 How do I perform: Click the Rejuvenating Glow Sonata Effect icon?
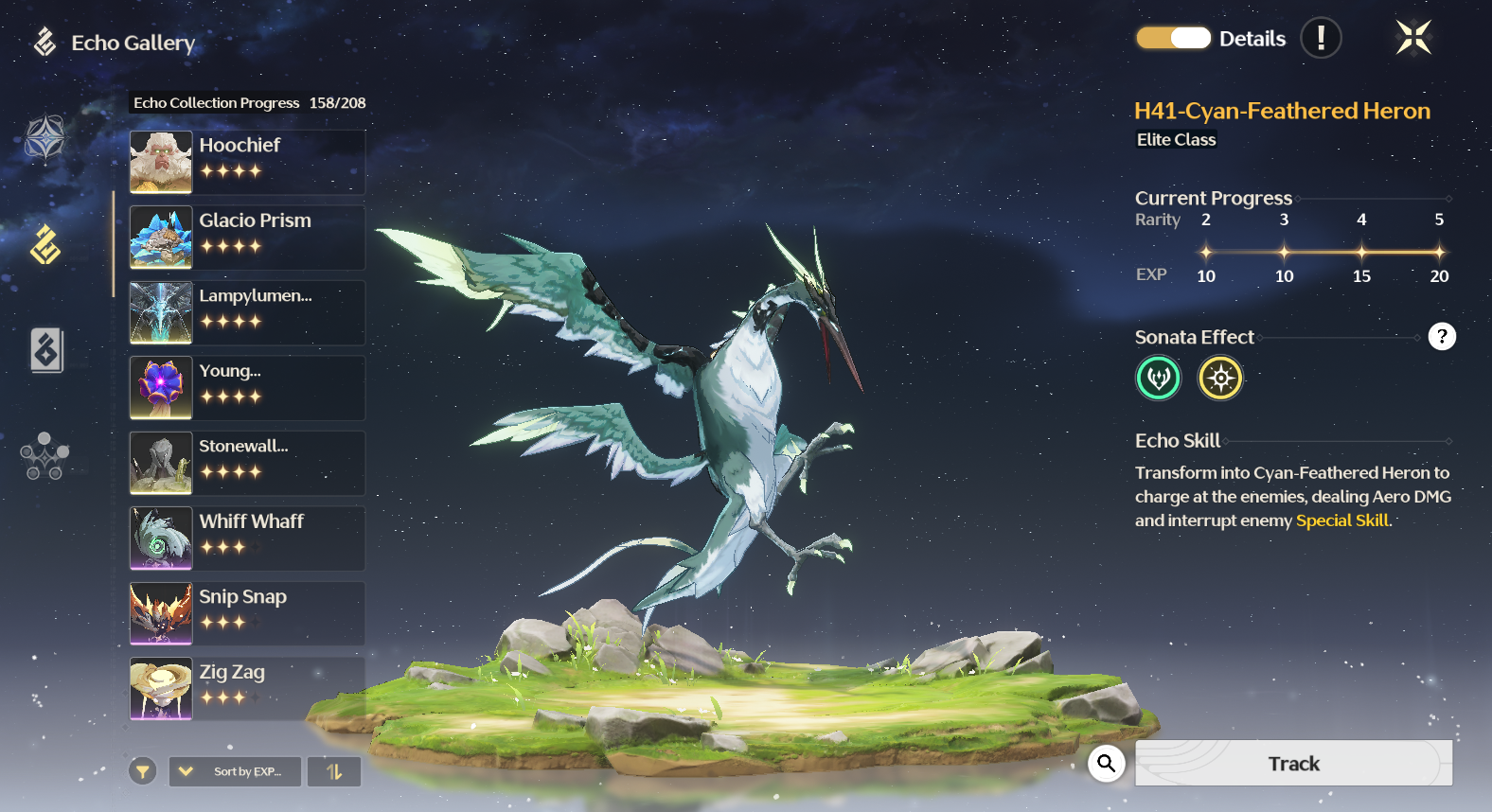(1158, 378)
